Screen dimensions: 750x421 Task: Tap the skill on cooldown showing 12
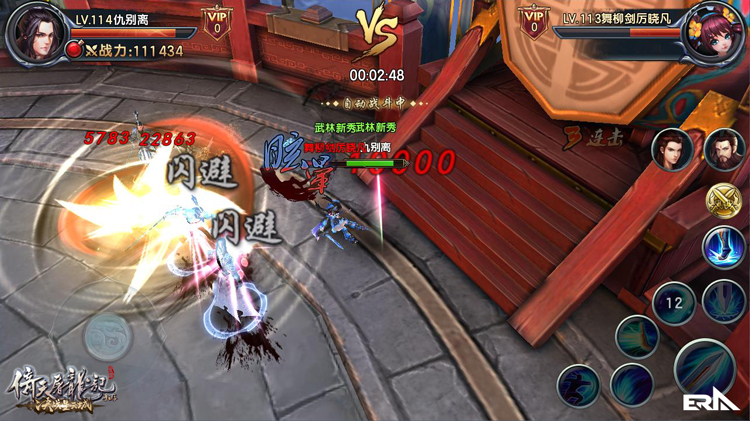(x=671, y=301)
